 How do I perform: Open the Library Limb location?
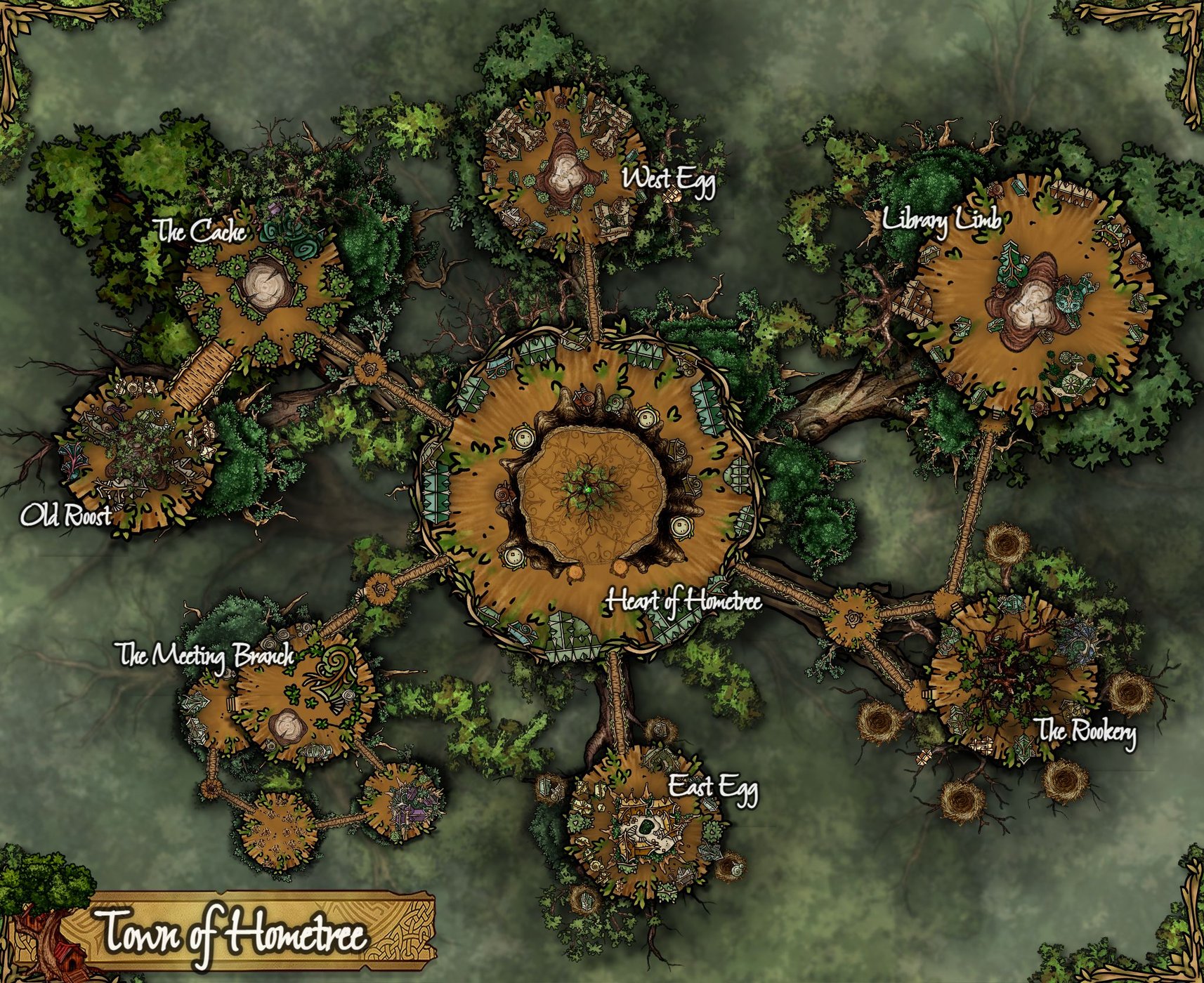click(941, 220)
